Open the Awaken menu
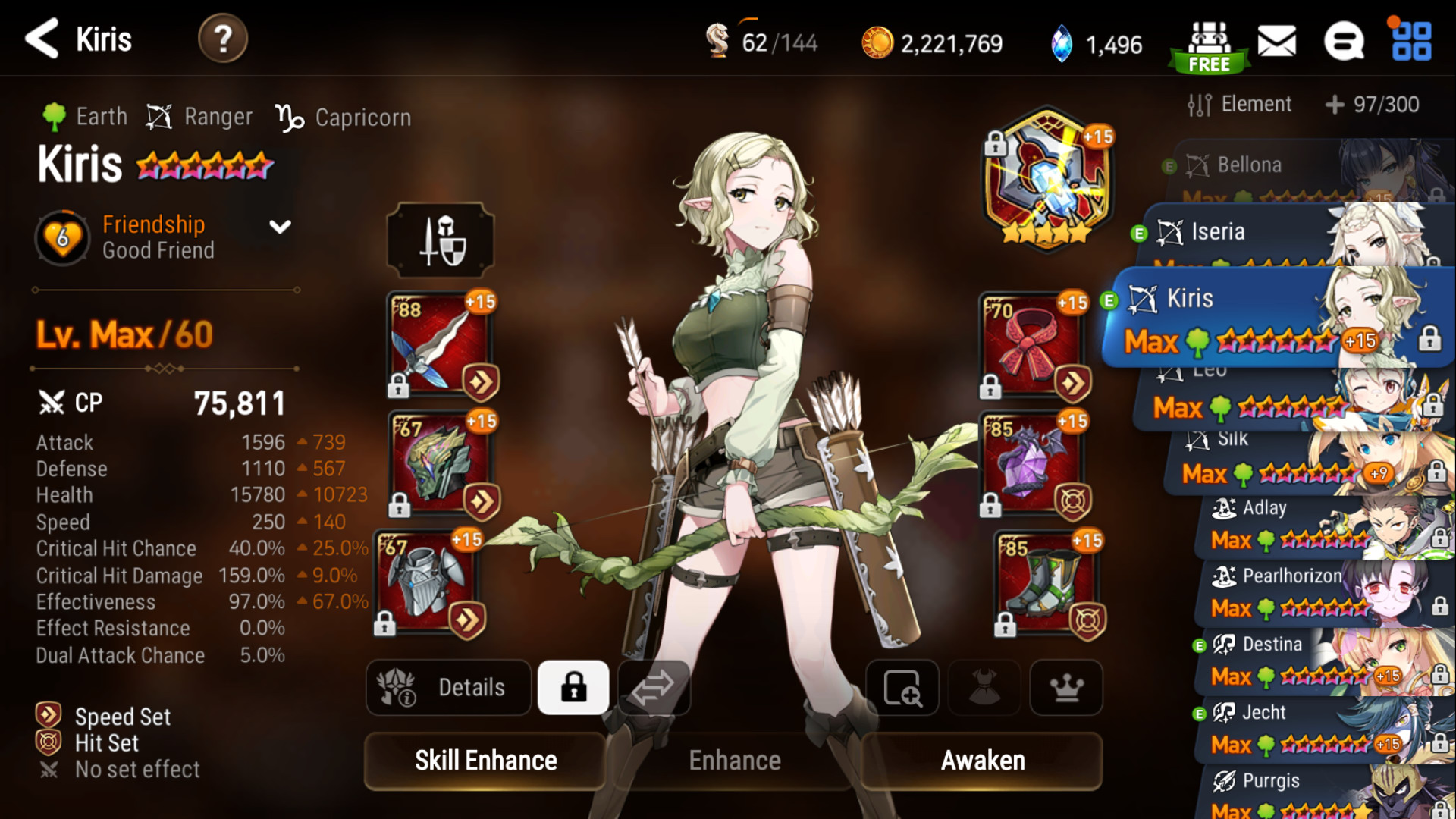The height and width of the screenshot is (819, 1456). 983,761
